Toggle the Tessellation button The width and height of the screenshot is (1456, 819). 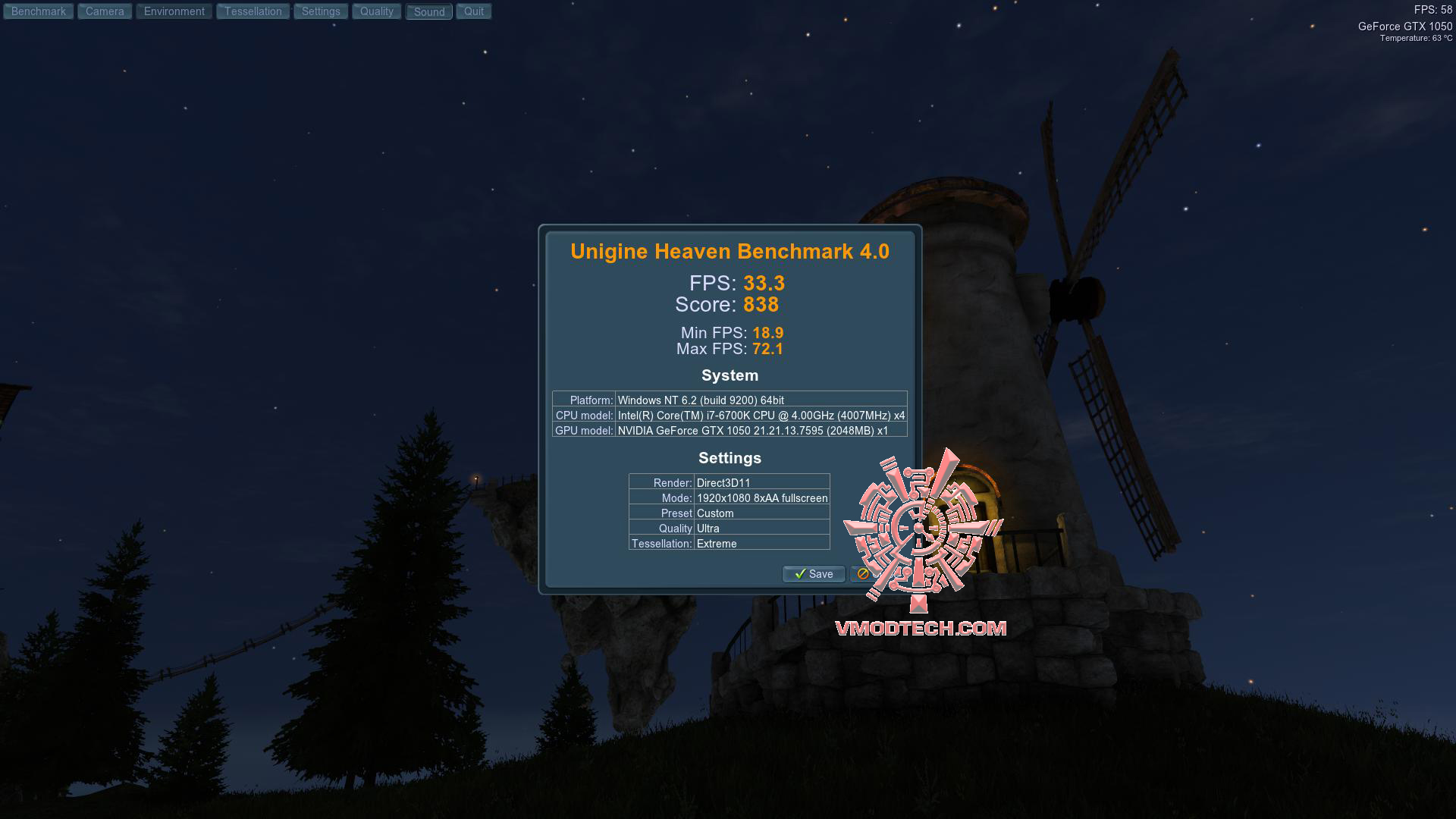253,11
